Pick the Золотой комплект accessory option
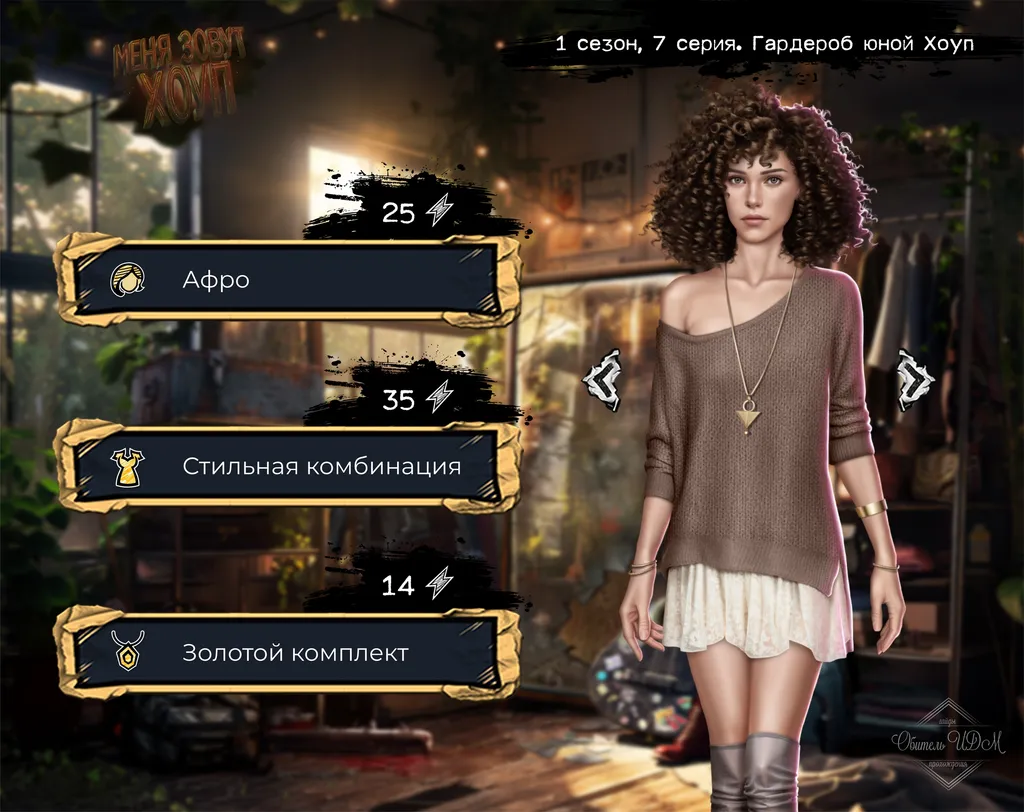Screen dimensions: 1024x812 [x=288, y=653]
